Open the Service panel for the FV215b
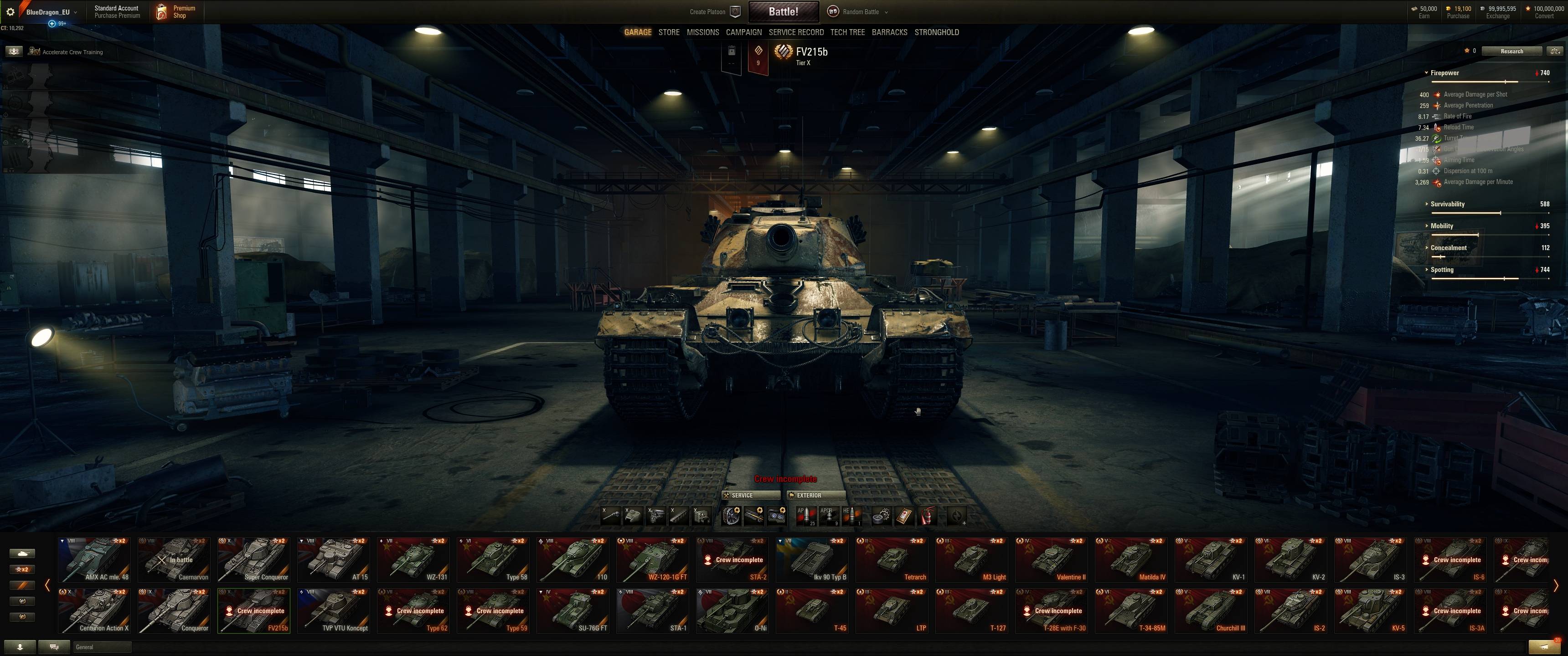Screen dimensions: 1568x656 tap(751, 495)
